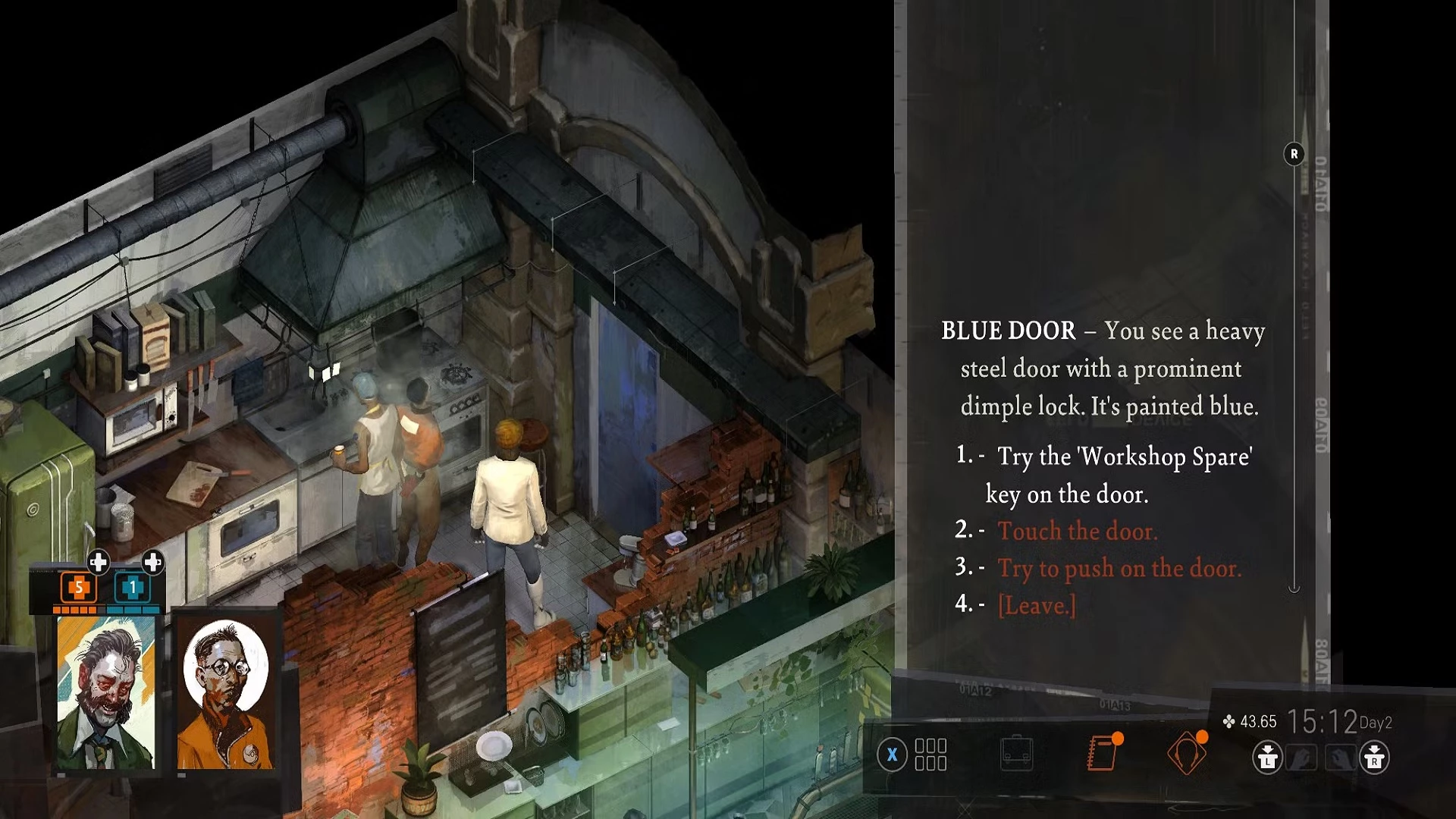Image resolution: width=1456 pixels, height=819 pixels.
Task: Choose the '[Leave.]' dialogue option
Action: [1037, 605]
